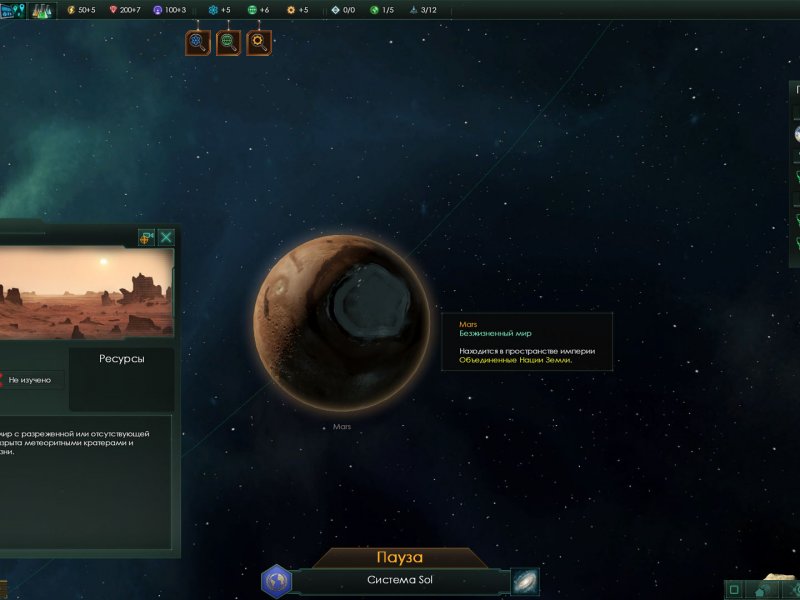The height and width of the screenshot is (600, 800).
Task: Close the Mars planet info panel
Action: coord(166,237)
